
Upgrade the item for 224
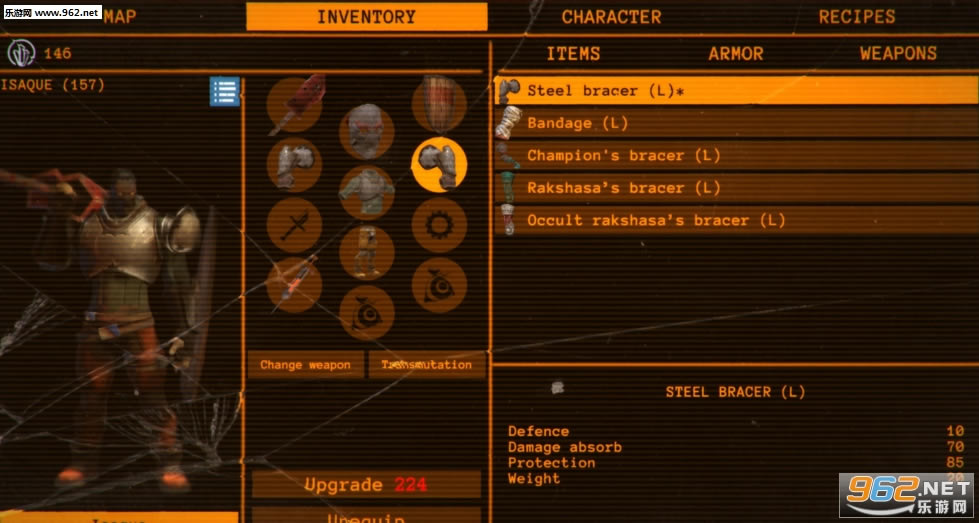(x=366, y=485)
